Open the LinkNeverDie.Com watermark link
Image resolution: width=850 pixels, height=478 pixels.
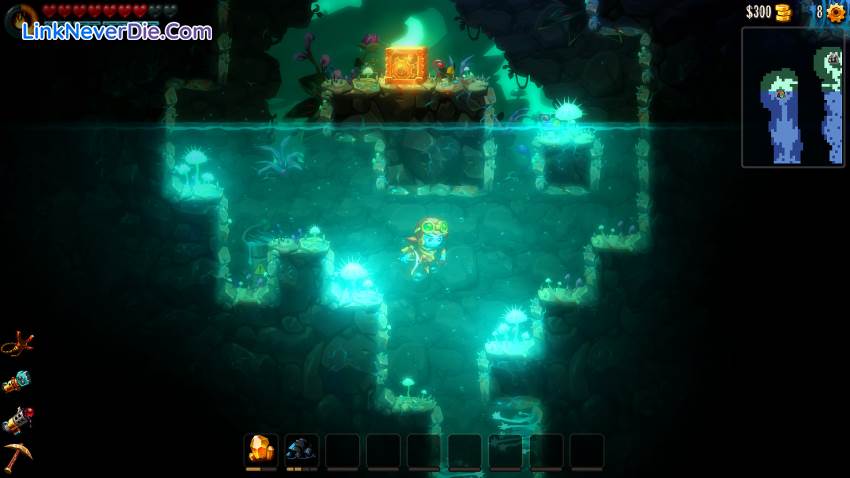click(x=115, y=31)
